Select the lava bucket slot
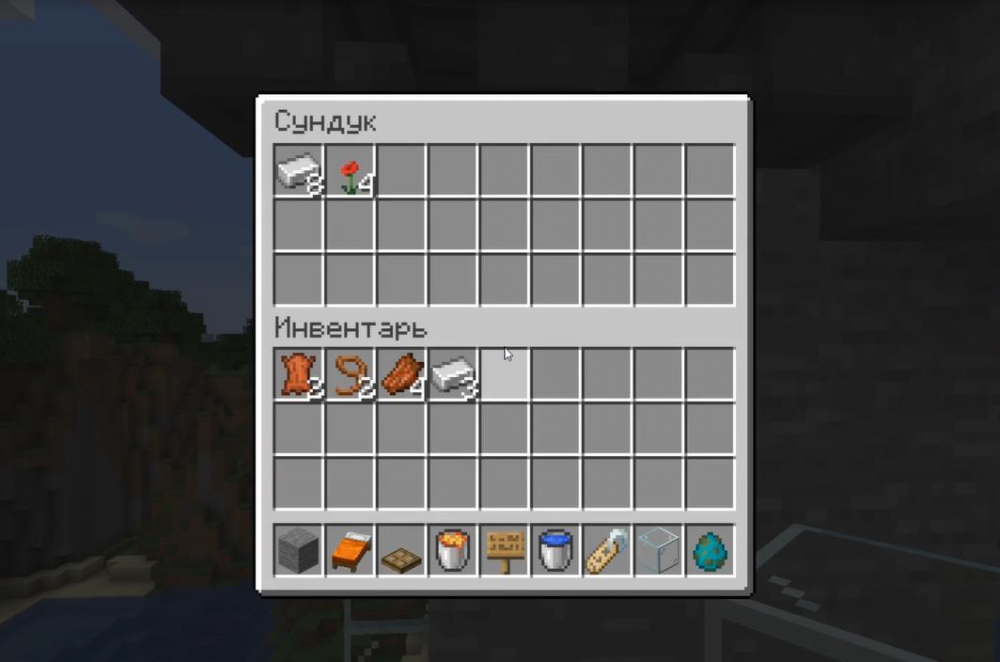This screenshot has height=662, width=1000. click(453, 550)
